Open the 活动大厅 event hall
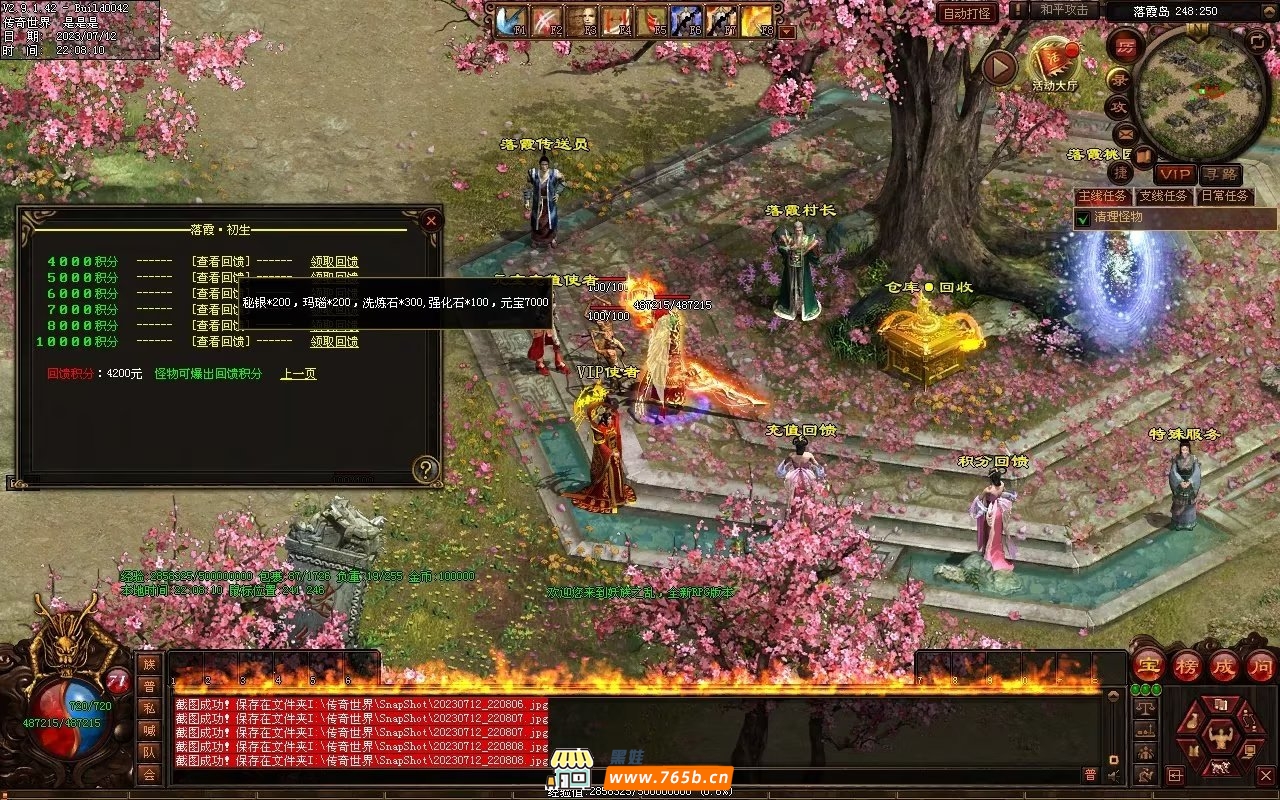 click(1055, 63)
